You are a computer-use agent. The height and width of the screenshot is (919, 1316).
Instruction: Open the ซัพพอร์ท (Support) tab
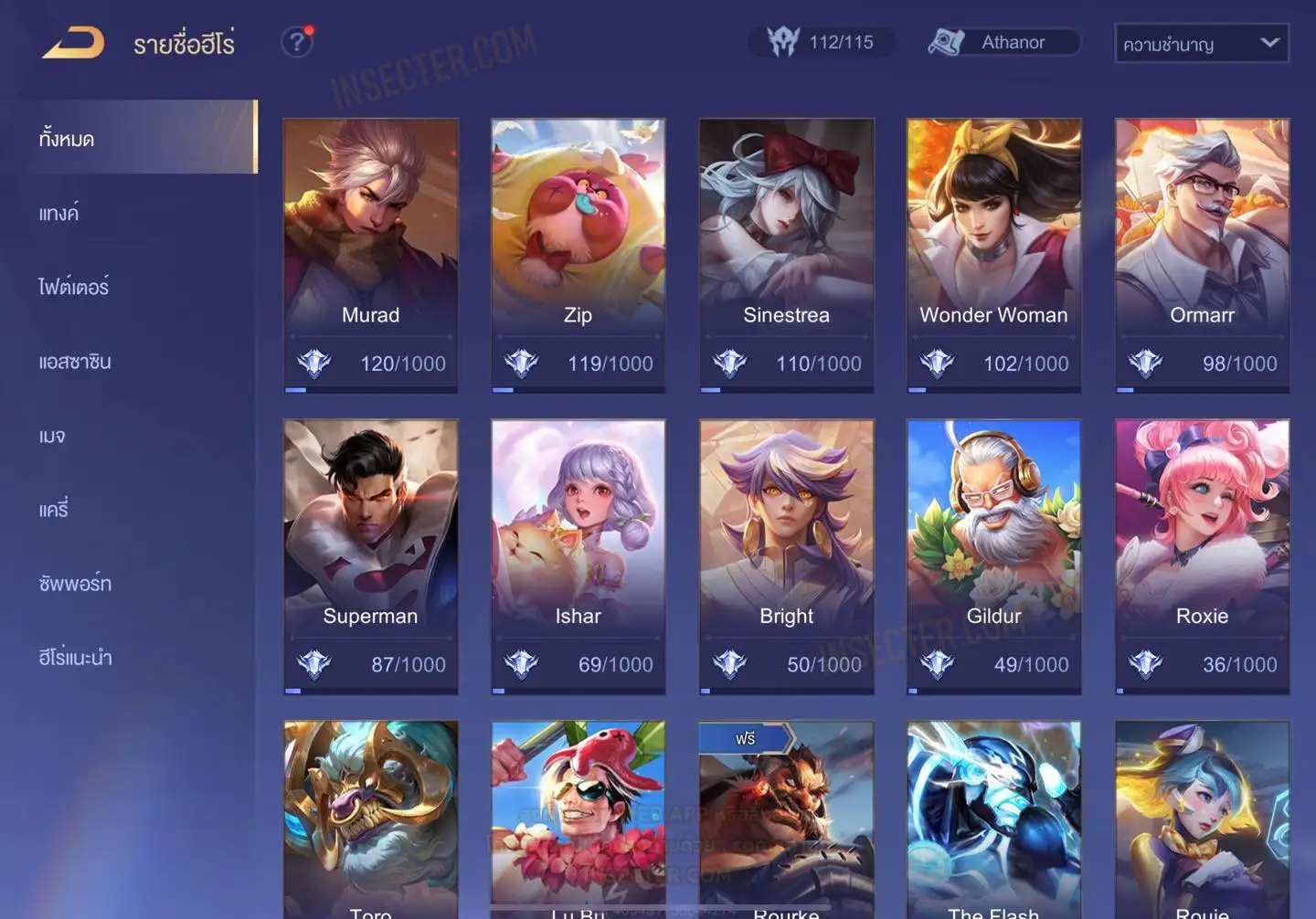pos(75,584)
